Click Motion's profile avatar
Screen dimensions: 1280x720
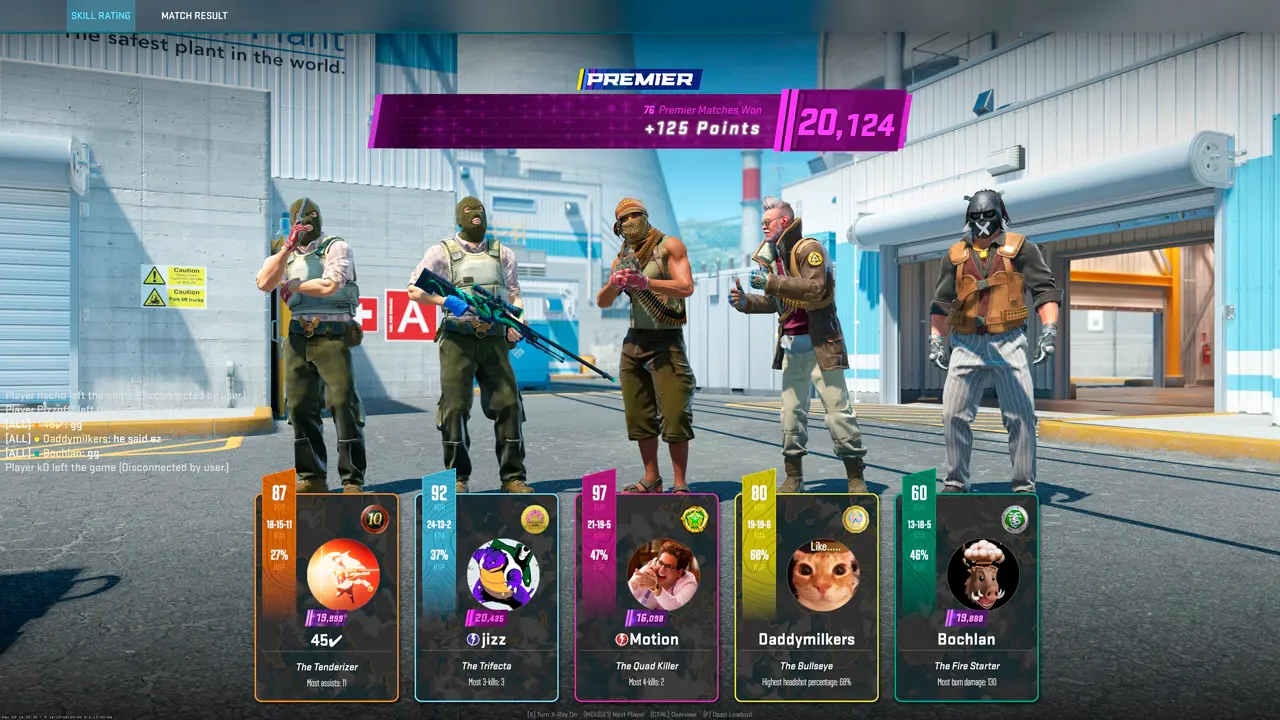(x=663, y=575)
